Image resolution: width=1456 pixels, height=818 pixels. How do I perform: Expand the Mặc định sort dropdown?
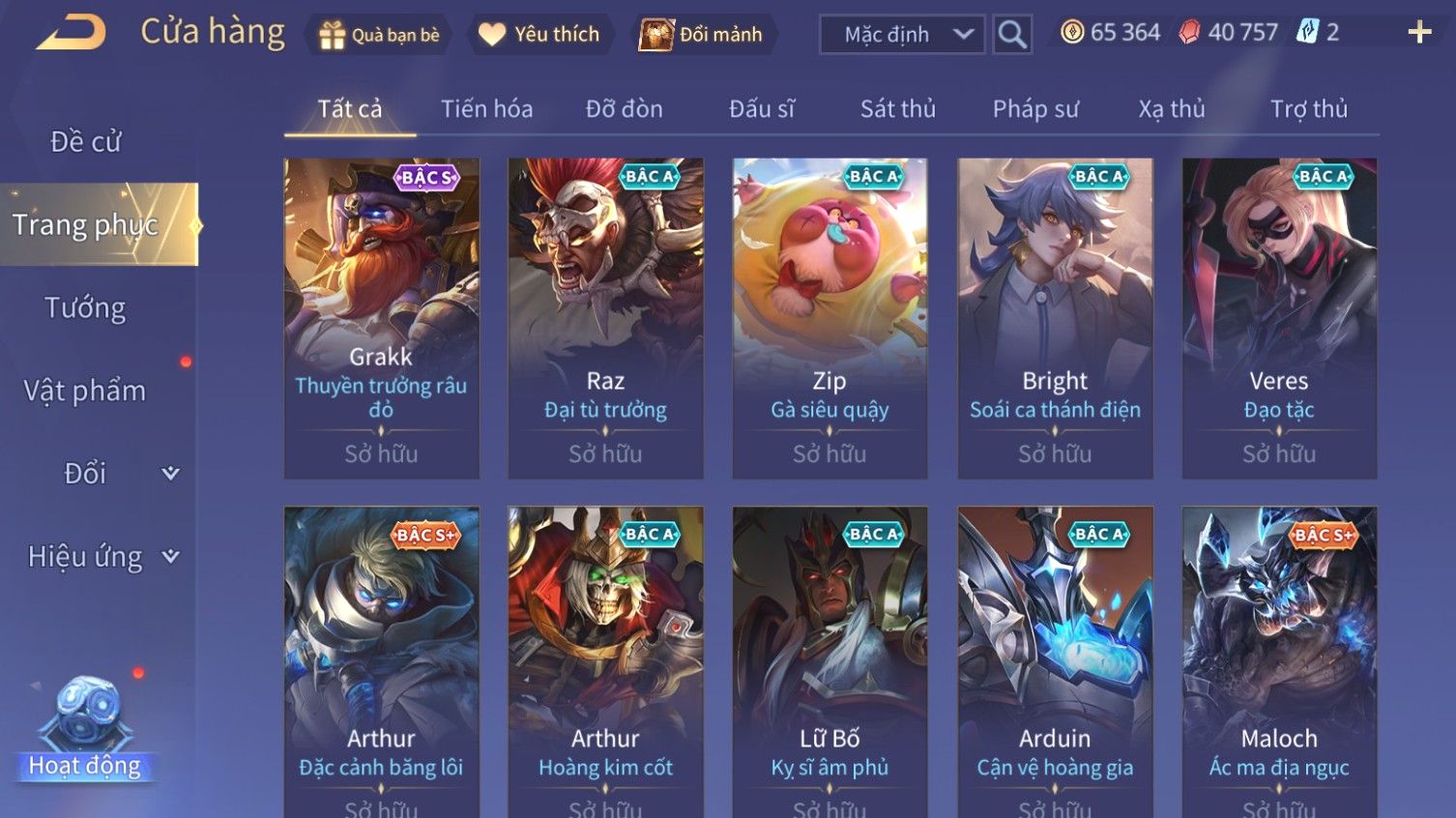pos(901,35)
